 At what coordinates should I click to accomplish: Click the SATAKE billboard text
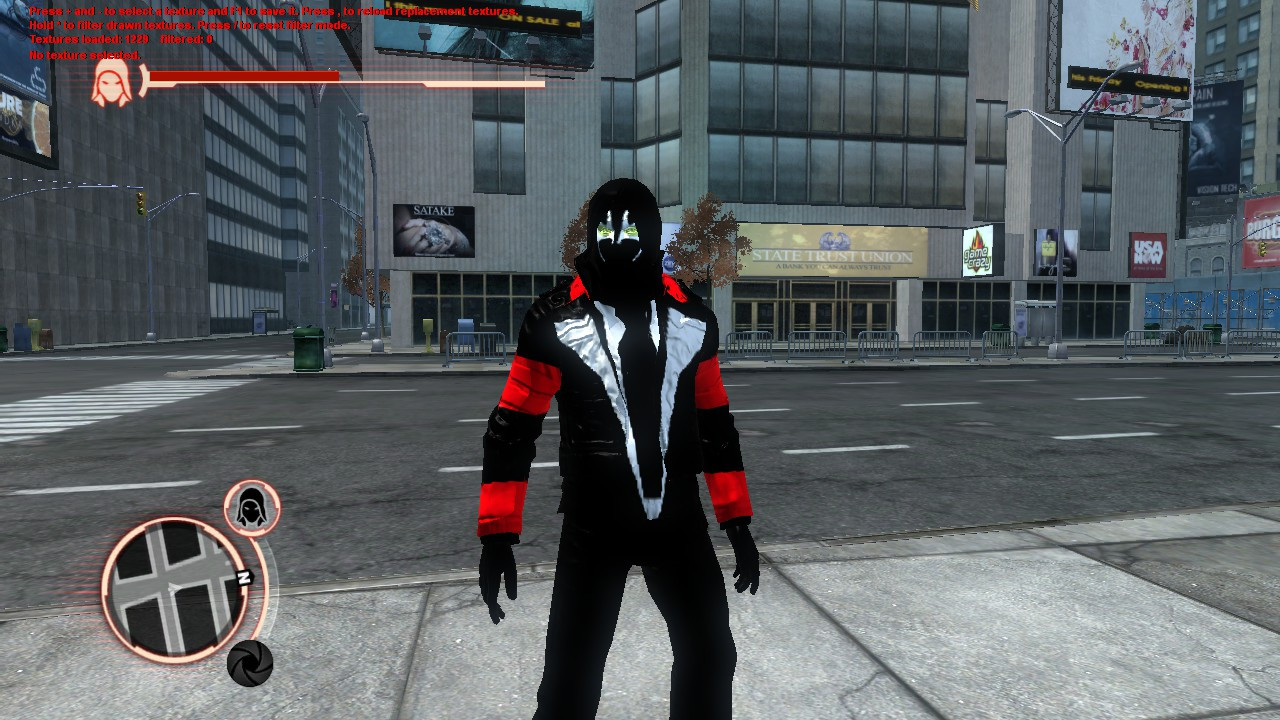(432, 210)
